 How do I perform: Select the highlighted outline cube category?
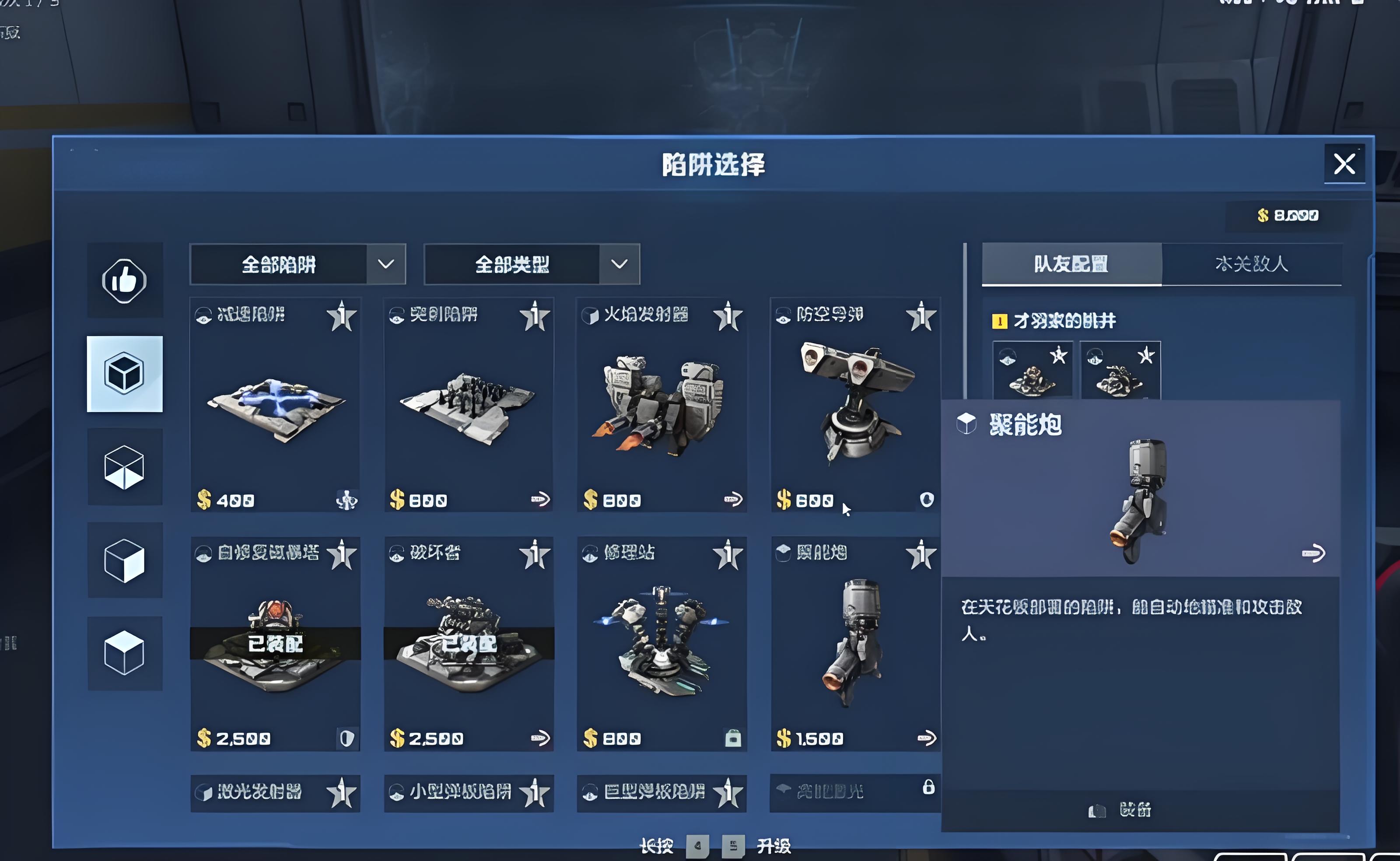tap(124, 374)
